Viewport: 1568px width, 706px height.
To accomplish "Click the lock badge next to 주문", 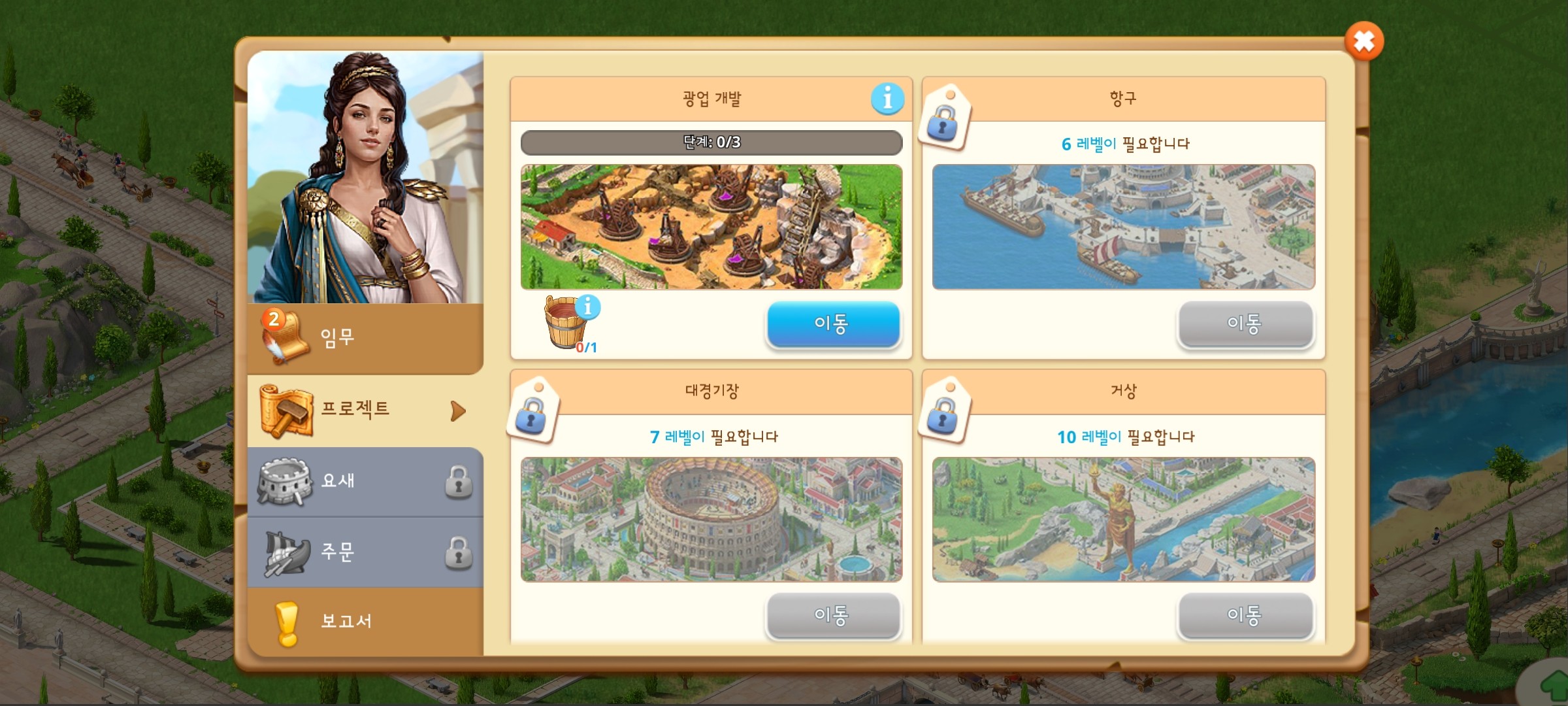I will 459,552.
